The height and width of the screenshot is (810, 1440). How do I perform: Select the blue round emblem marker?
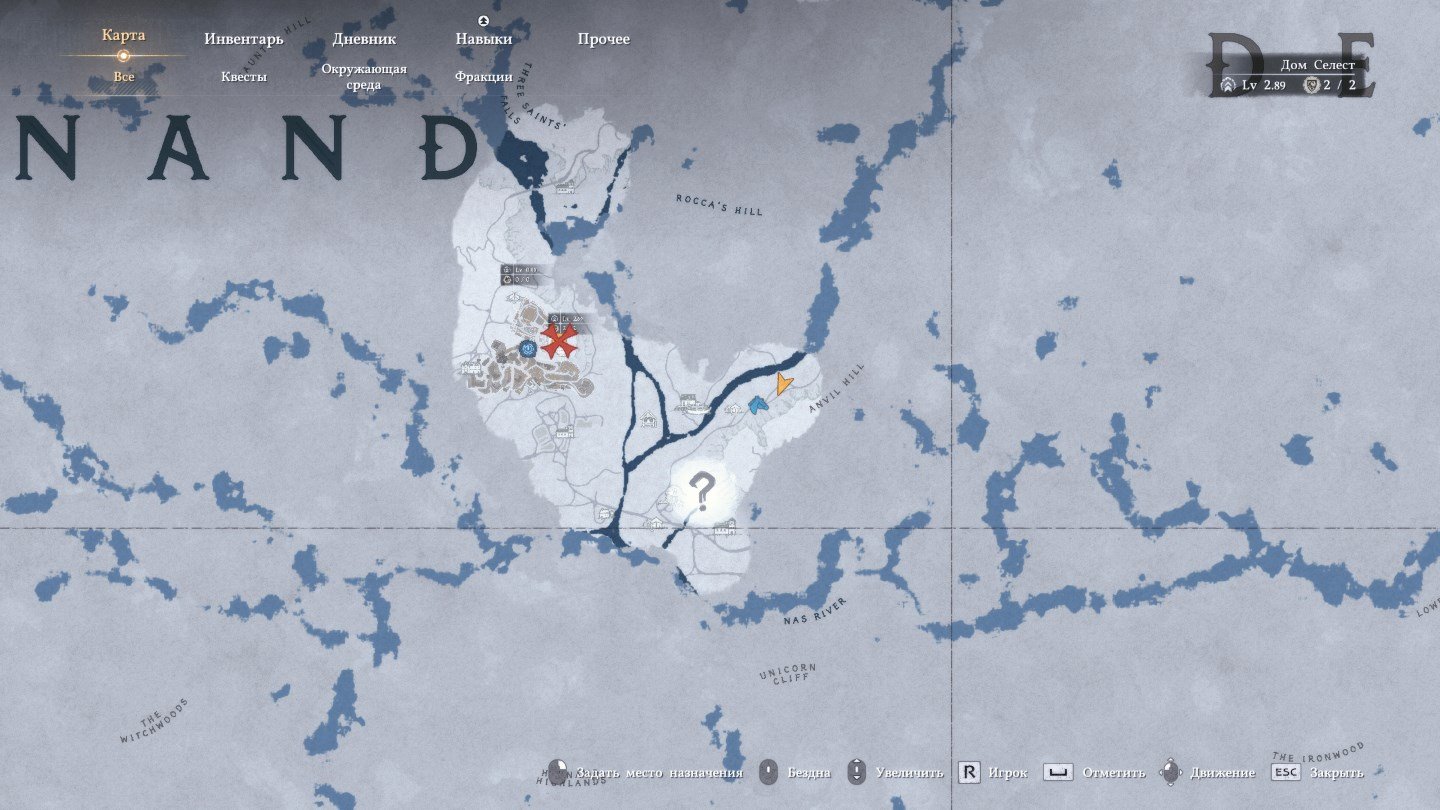tap(527, 348)
